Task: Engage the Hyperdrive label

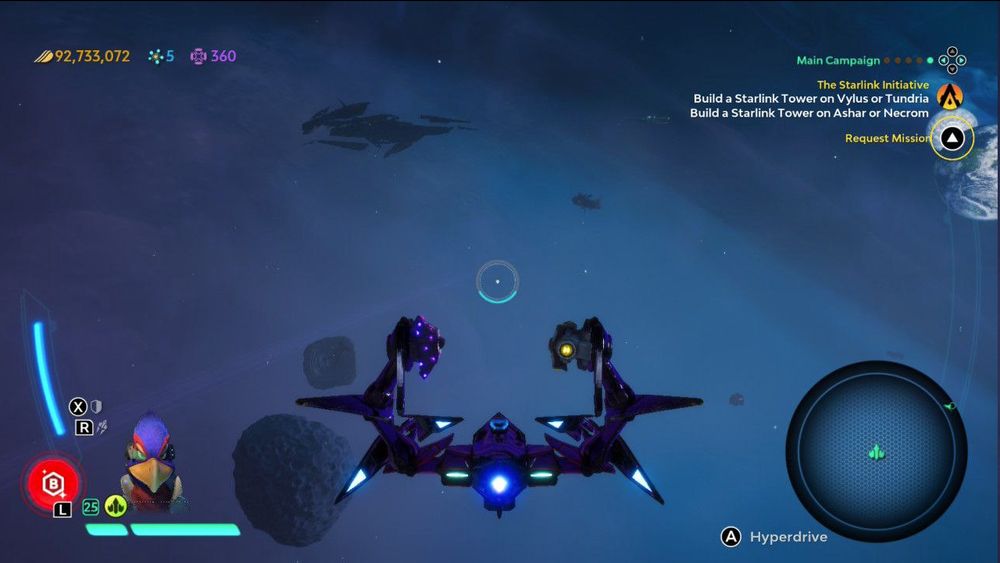Action: click(788, 537)
